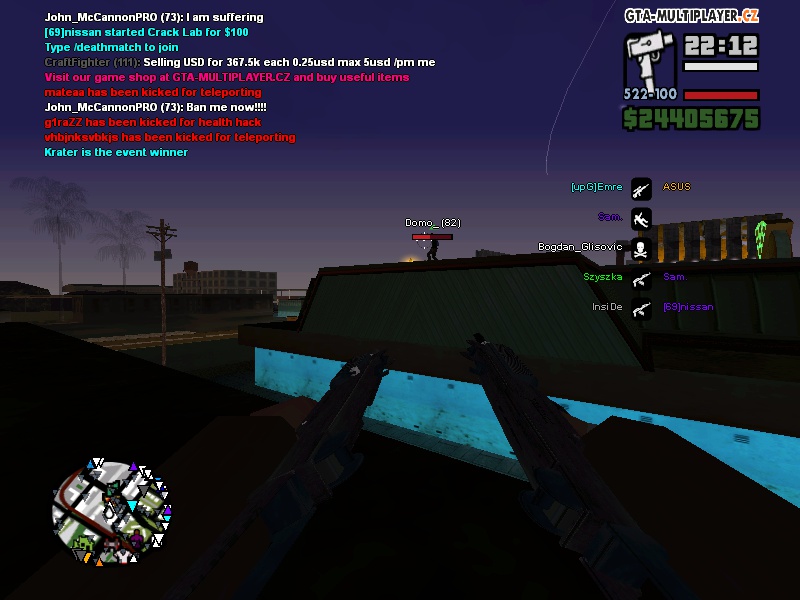Select [upG]Emre in the kill list
800x600 pixels.
[x=596, y=187]
